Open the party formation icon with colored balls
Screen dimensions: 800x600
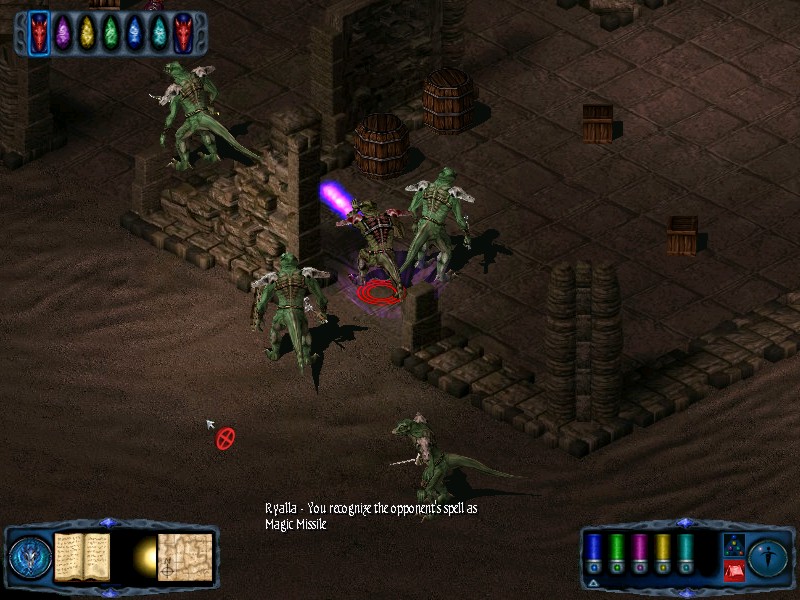click(733, 546)
